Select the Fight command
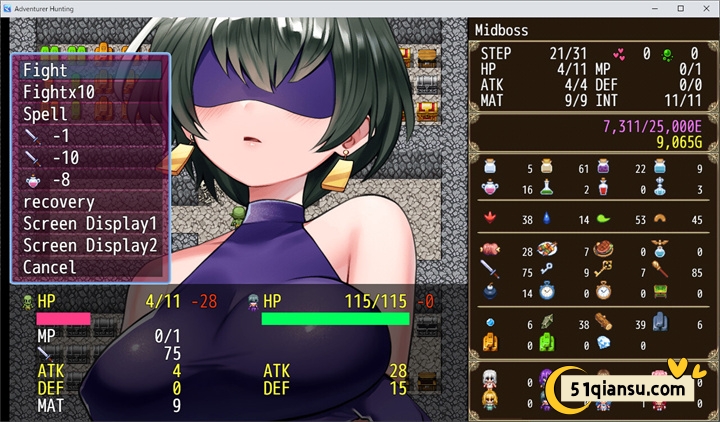The image size is (720, 422). click(x=90, y=70)
